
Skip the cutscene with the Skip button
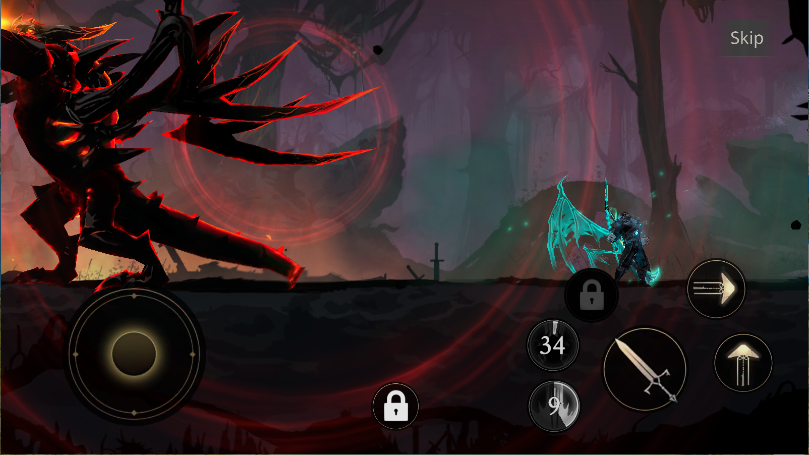(x=746, y=38)
